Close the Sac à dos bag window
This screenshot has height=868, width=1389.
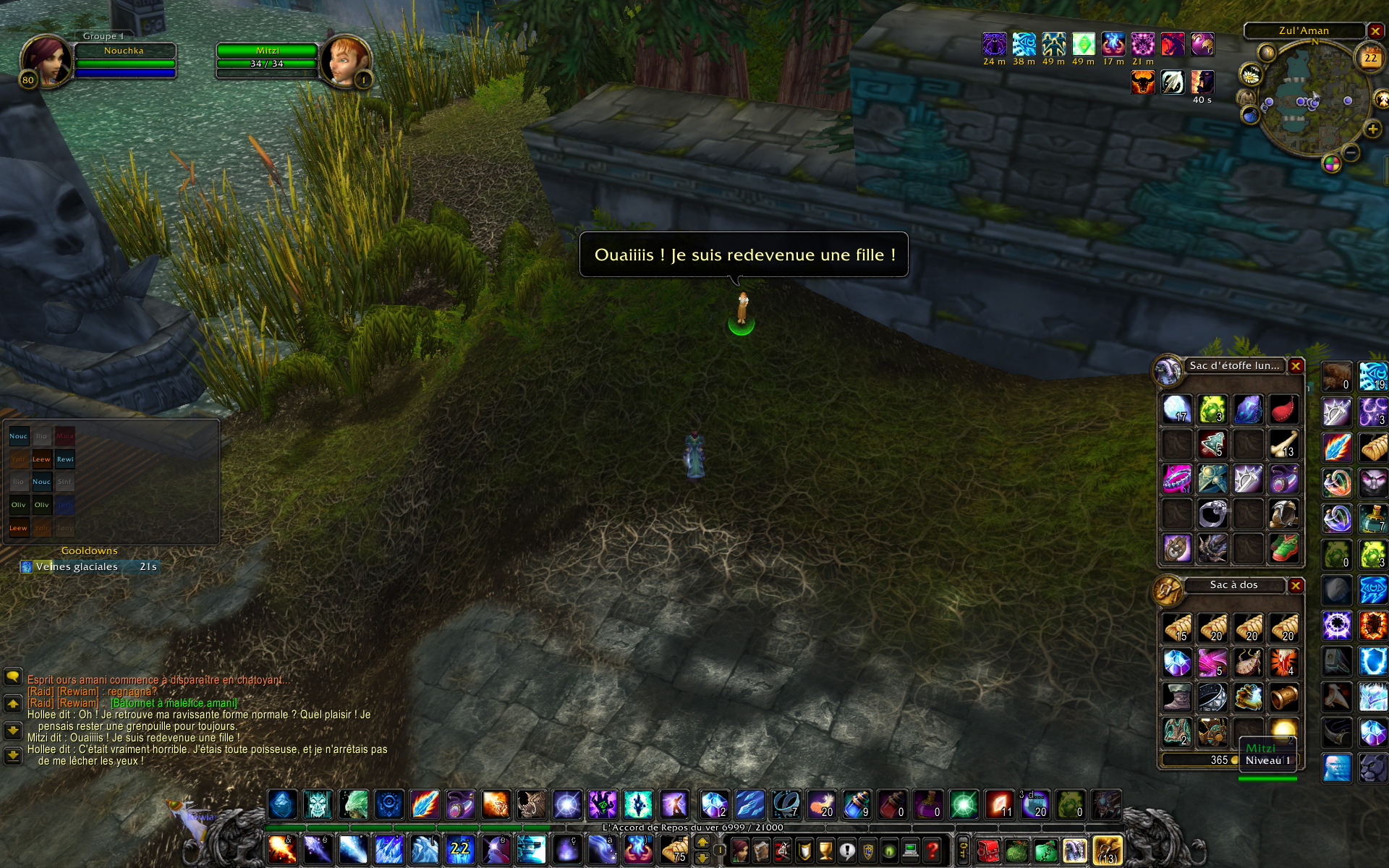coord(1296,585)
